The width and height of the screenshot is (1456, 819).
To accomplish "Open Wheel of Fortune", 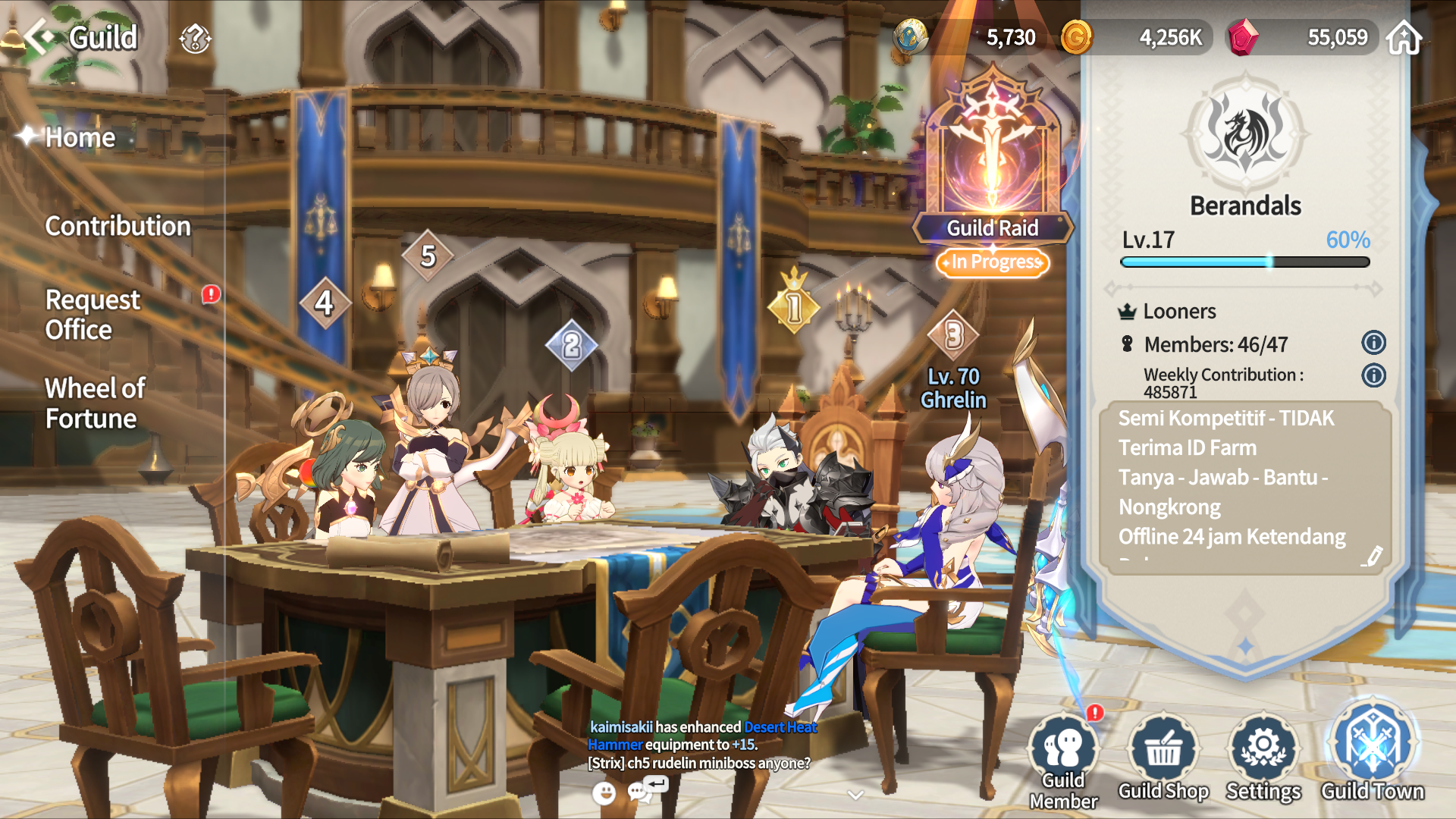I will click(95, 403).
